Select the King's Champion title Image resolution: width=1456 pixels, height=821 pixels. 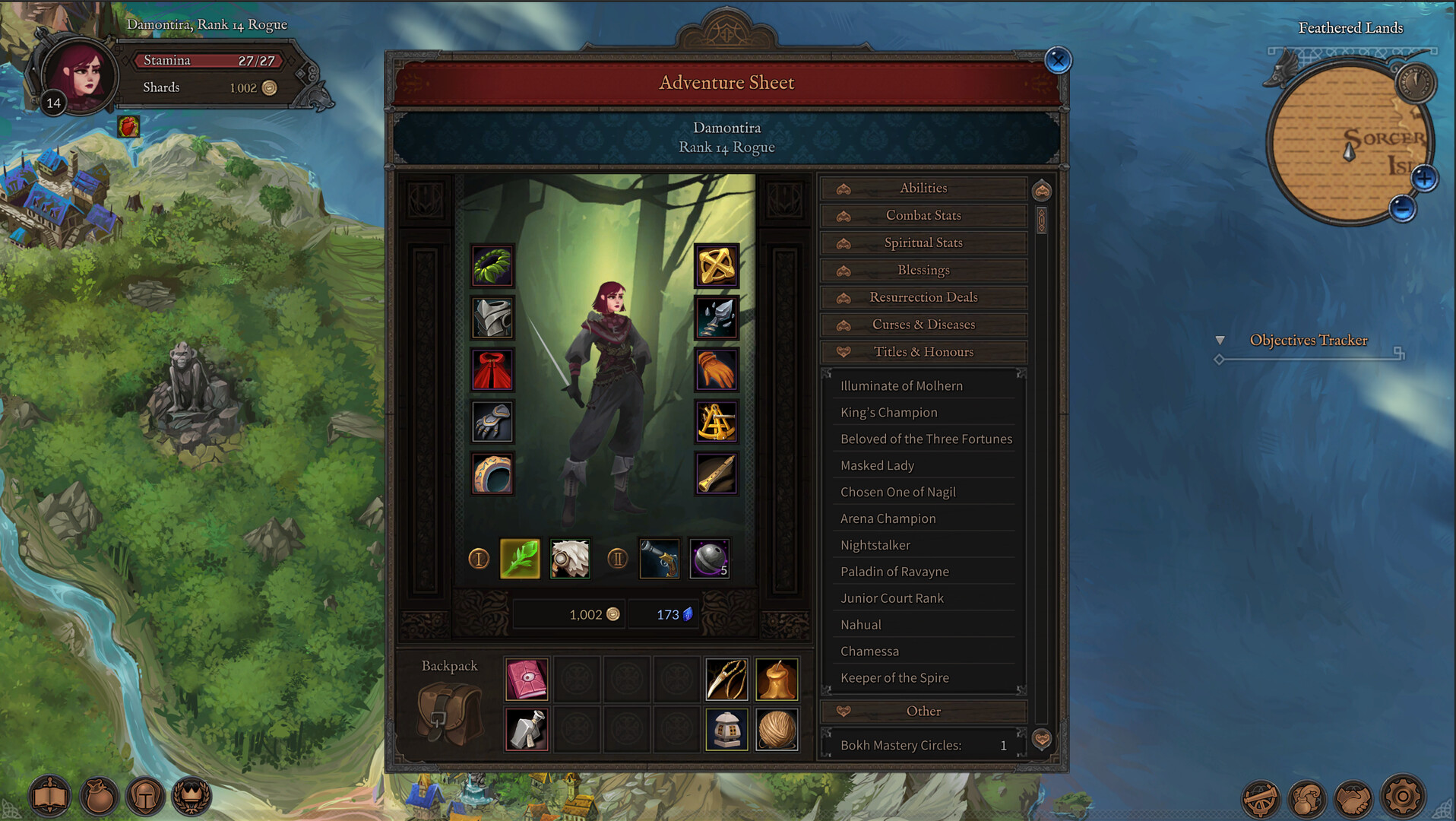888,412
